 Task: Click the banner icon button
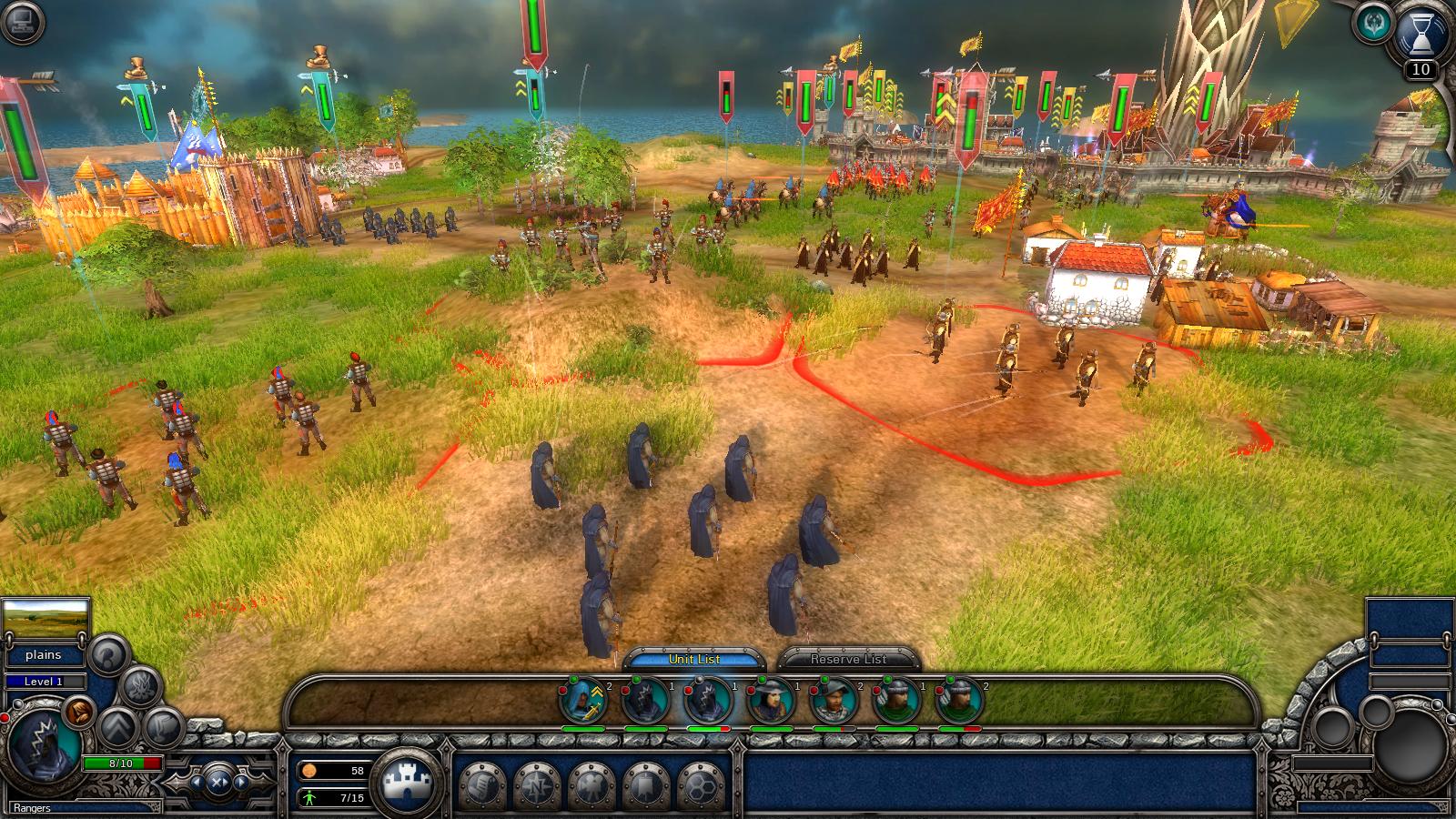point(647,786)
